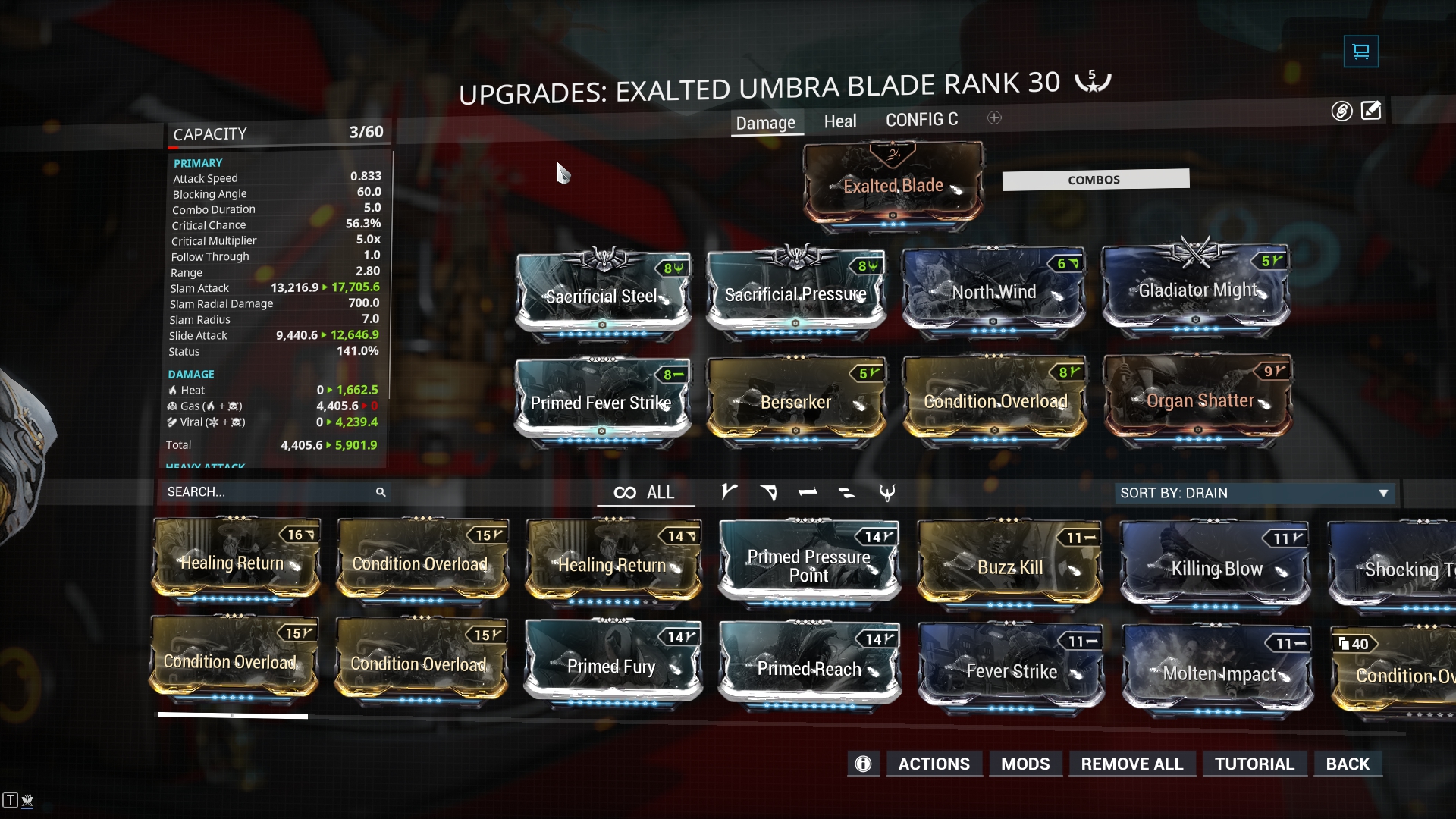The image size is (1456, 819).
Task: Click the mod search field
Action: [x=269, y=492]
